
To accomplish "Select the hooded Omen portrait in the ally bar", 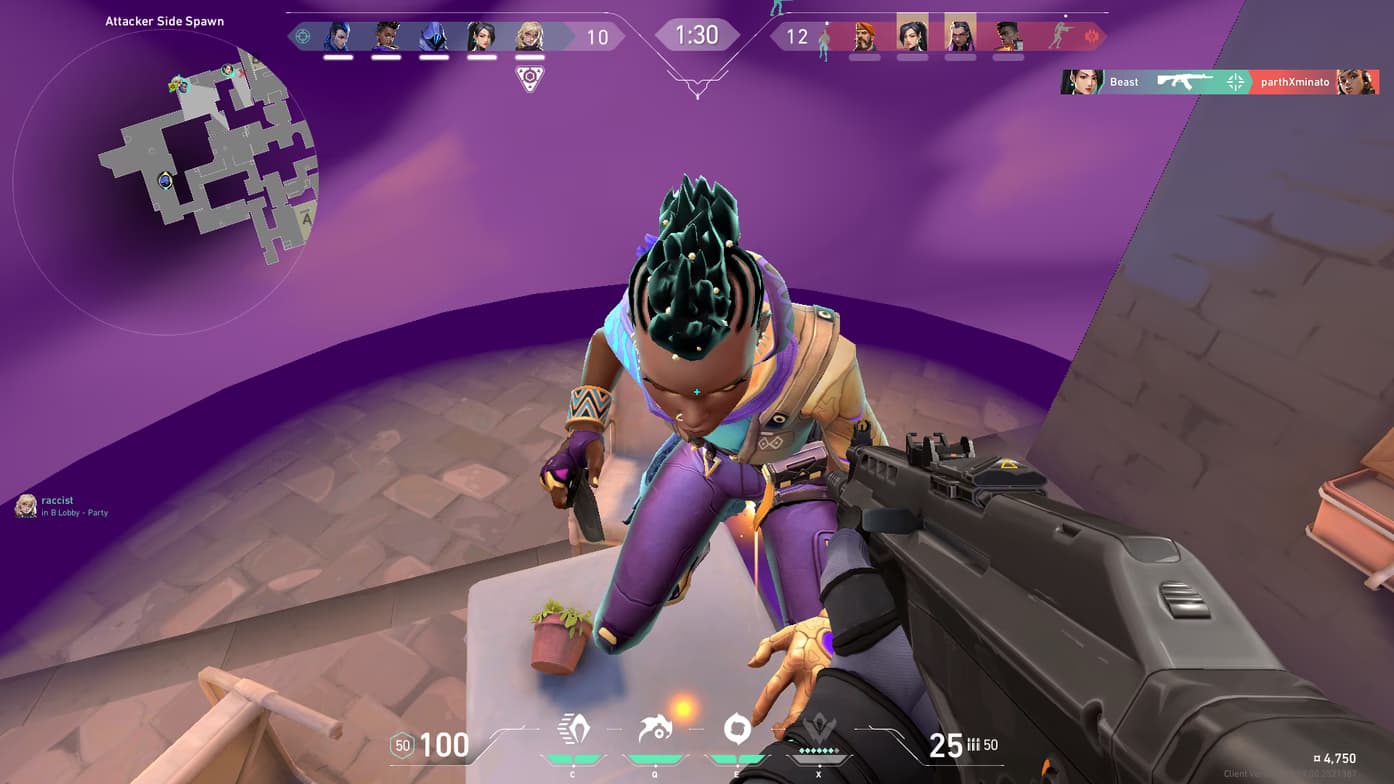I will point(434,37).
